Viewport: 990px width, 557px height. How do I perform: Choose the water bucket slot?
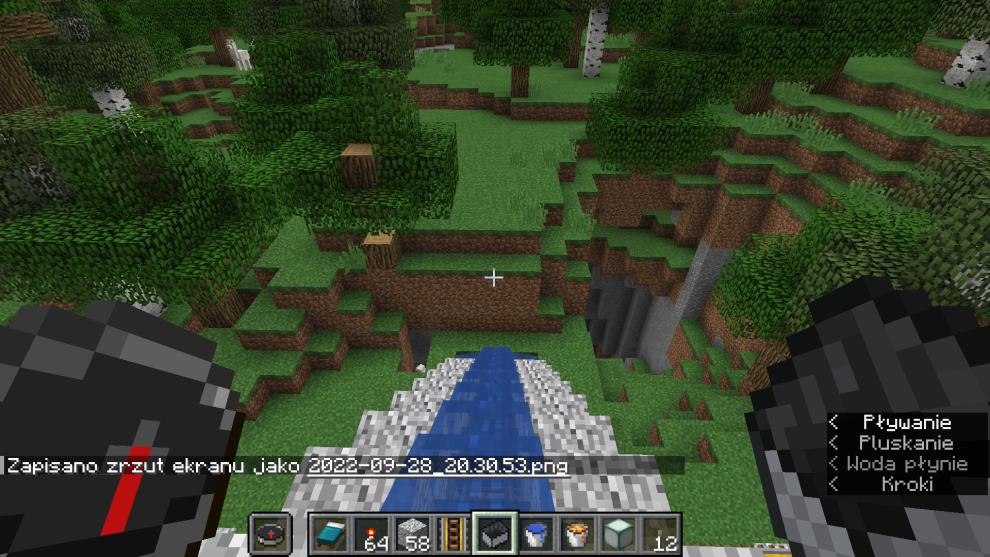pyautogui.click(x=535, y=532)
